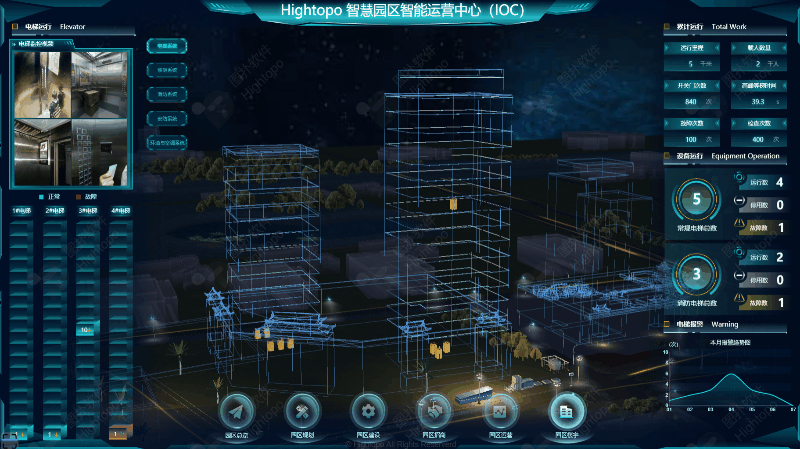Click the gauge showing 5 elevators
Screen dimensions: 800x449
[697, 200]
